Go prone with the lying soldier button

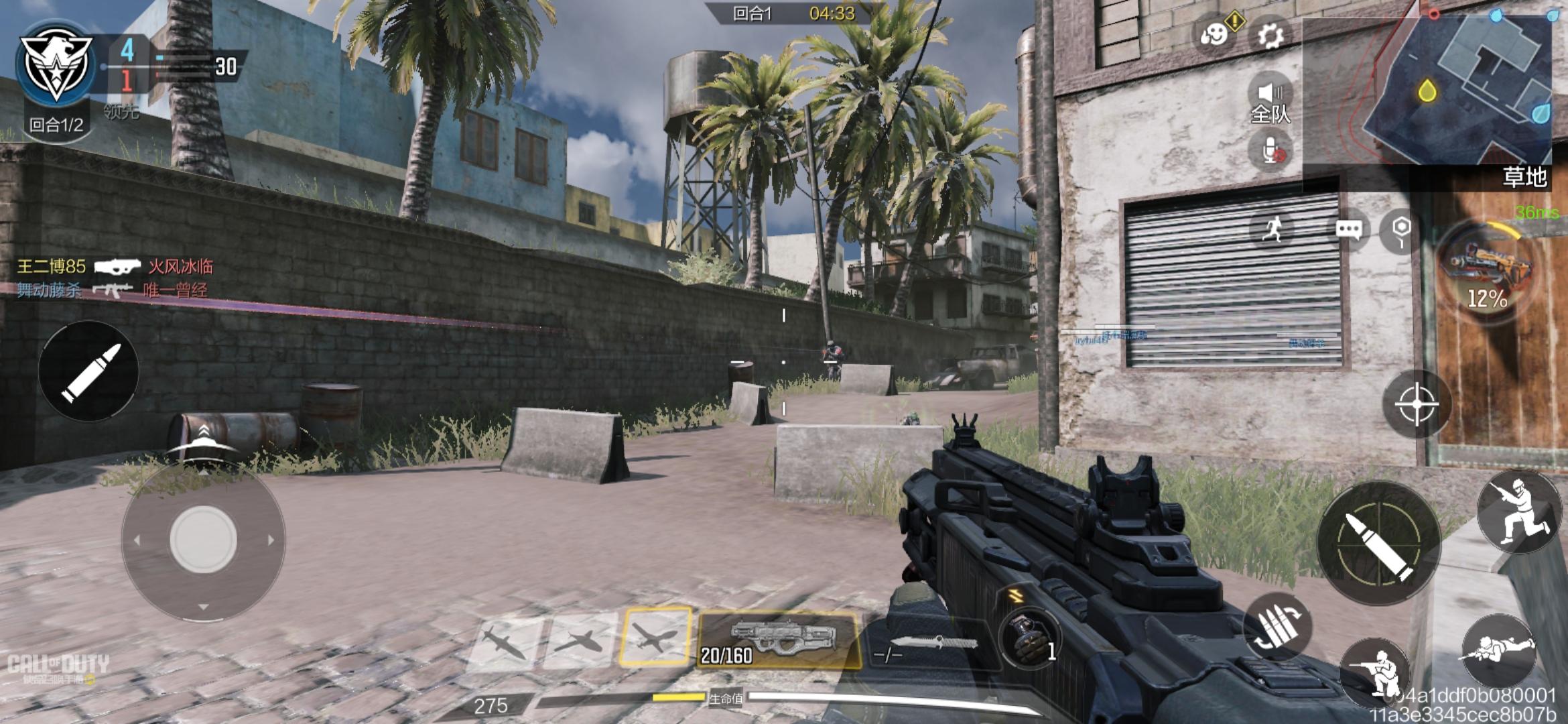tap(1498, 650)
